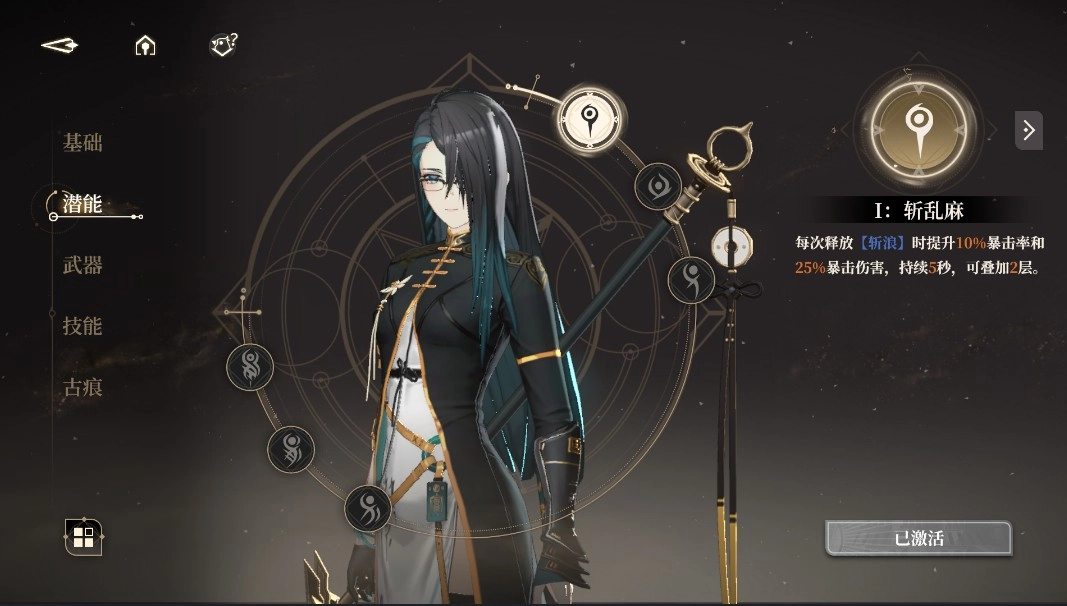Show the next potential with the right arrow

[x=1028, y=130]
